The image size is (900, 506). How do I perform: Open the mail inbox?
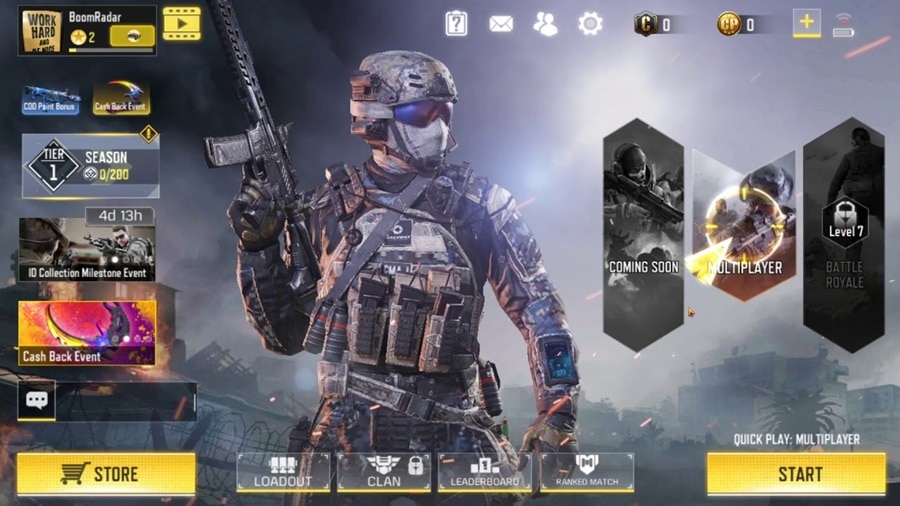pos(501,24)
